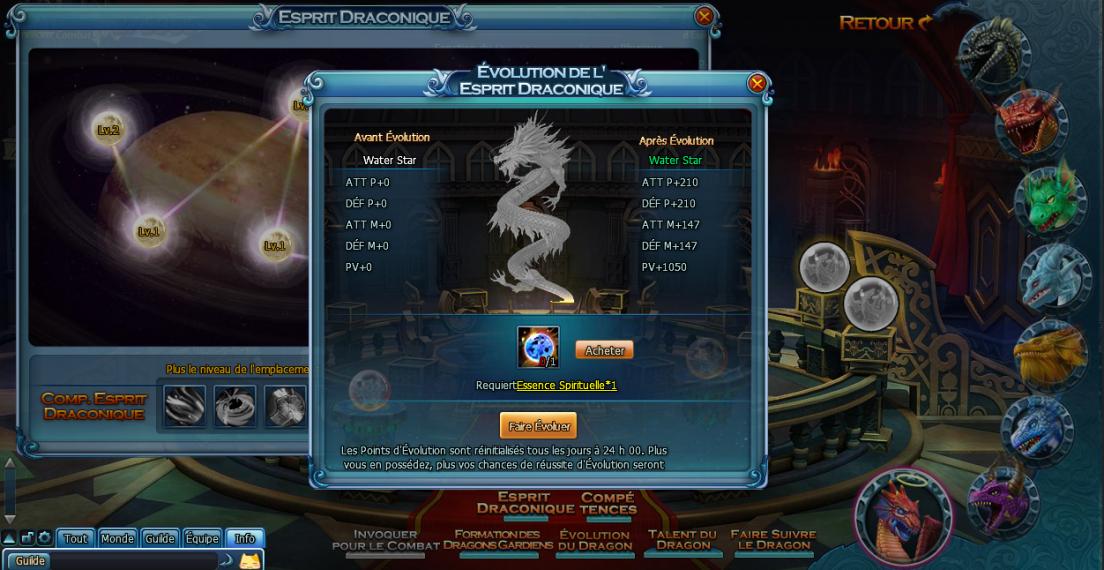Screen dimensions: 1104x570
Task: Pick the golden dragon portrait
Action: coord(1051,352)
